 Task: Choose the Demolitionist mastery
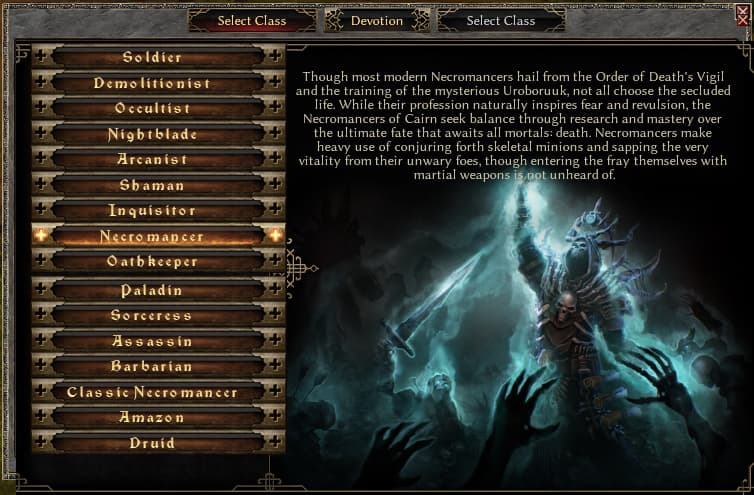[153, 83]
